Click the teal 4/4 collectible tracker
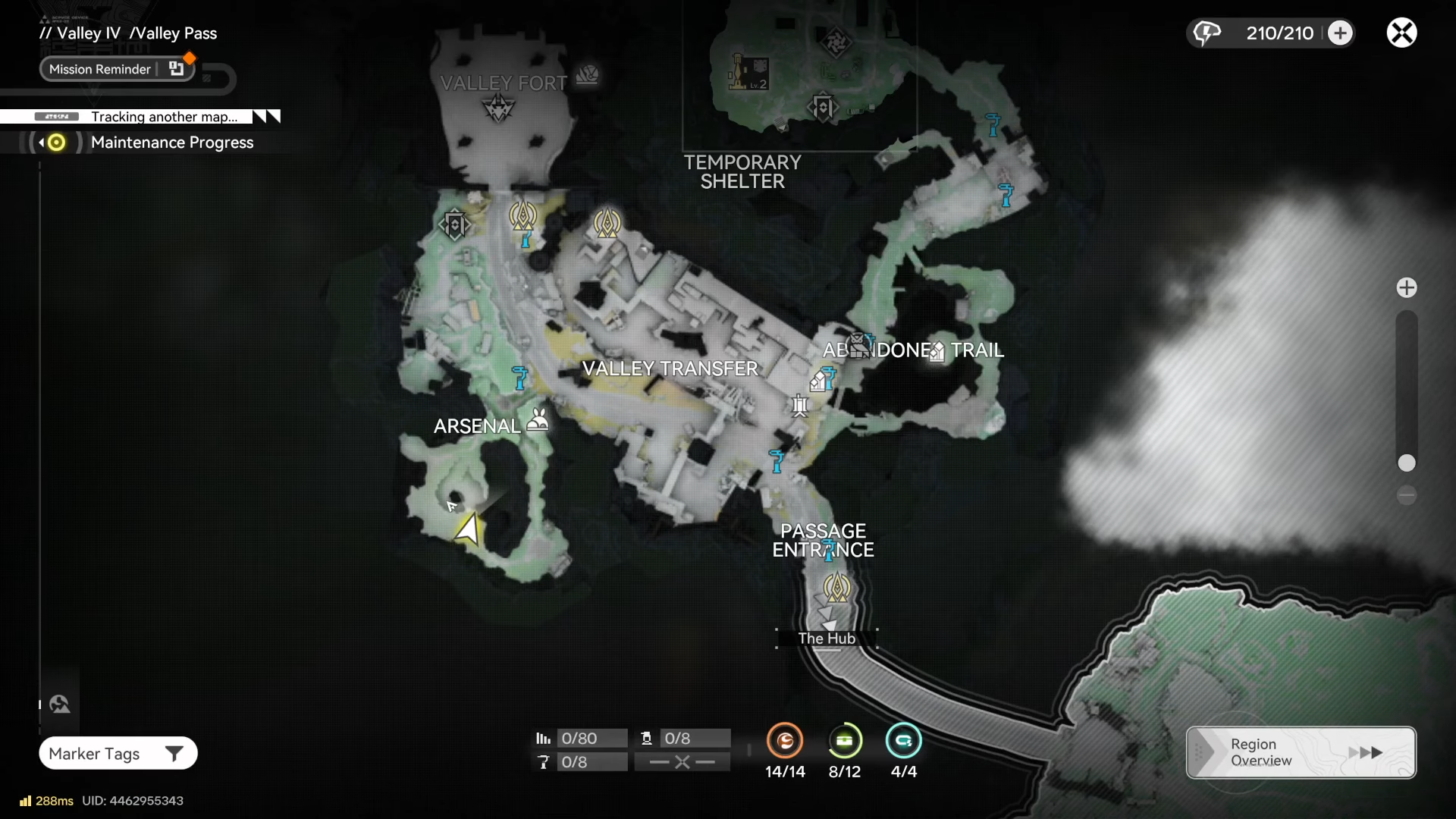Image resolution: width=1456 pixels, height=819 pixels. pyautogui.click(x=903, y=741)
